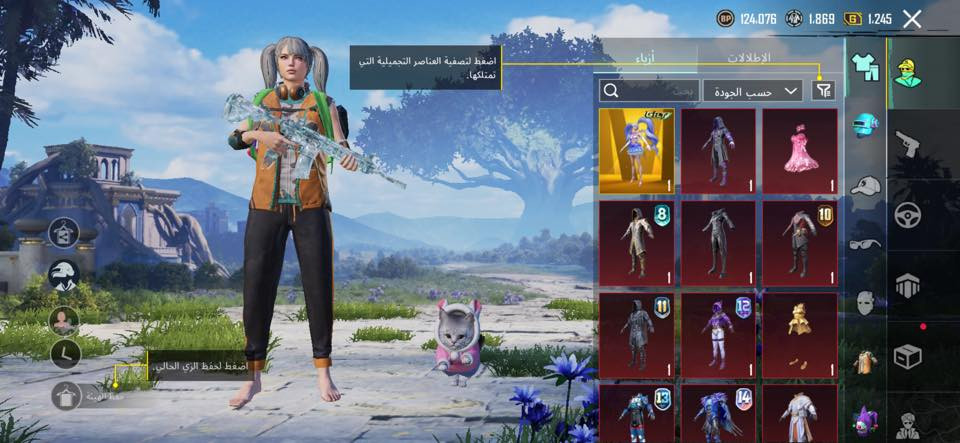Select the pink dress outfit

pyautogui.click(x=799, y=151)
